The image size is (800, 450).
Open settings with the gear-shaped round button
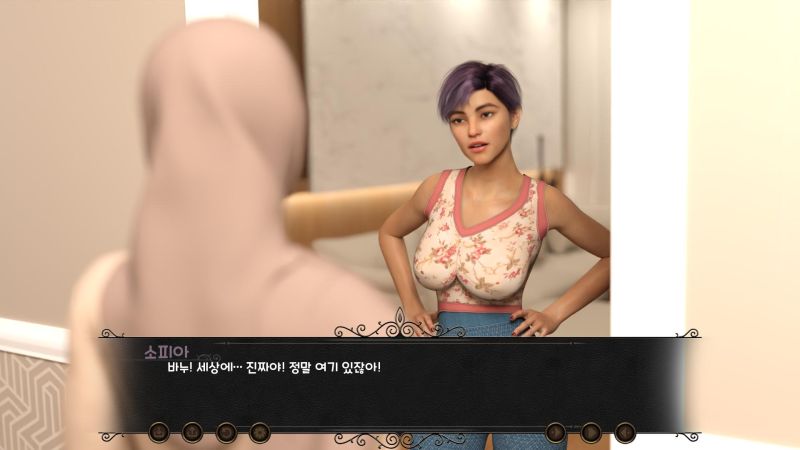(x=259, y=432)
